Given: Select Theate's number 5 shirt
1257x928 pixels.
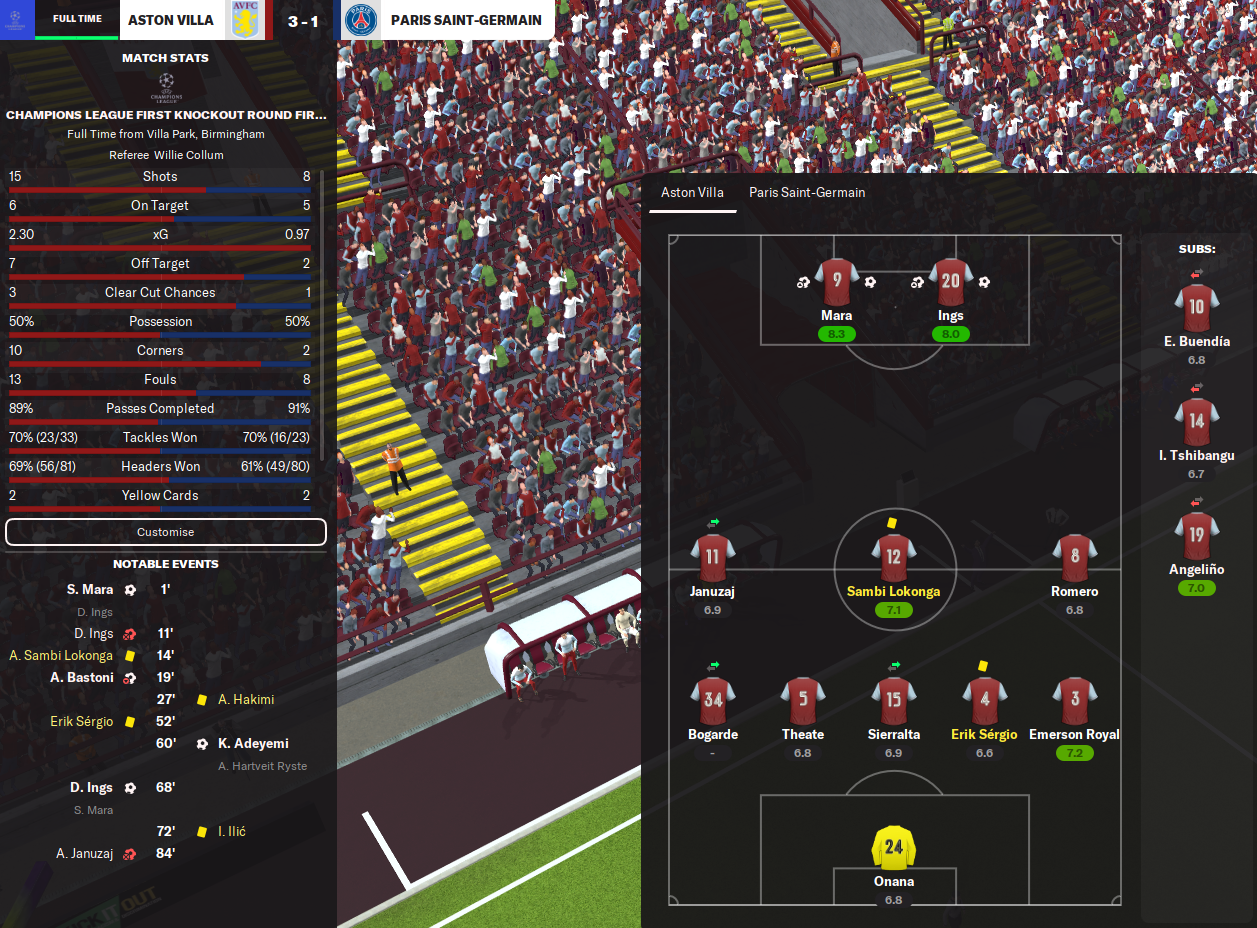Looking at the screenshot, I should click(803, 700).
